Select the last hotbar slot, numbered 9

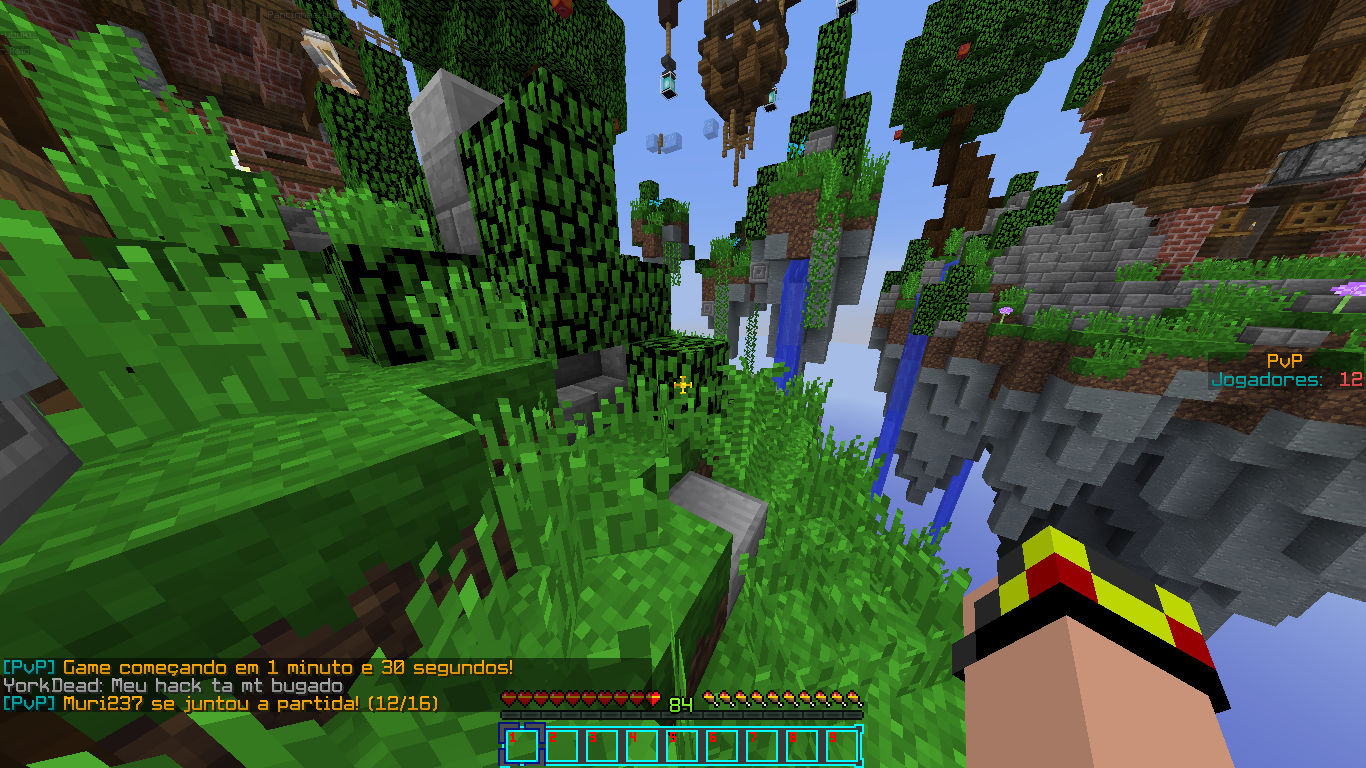841,746
